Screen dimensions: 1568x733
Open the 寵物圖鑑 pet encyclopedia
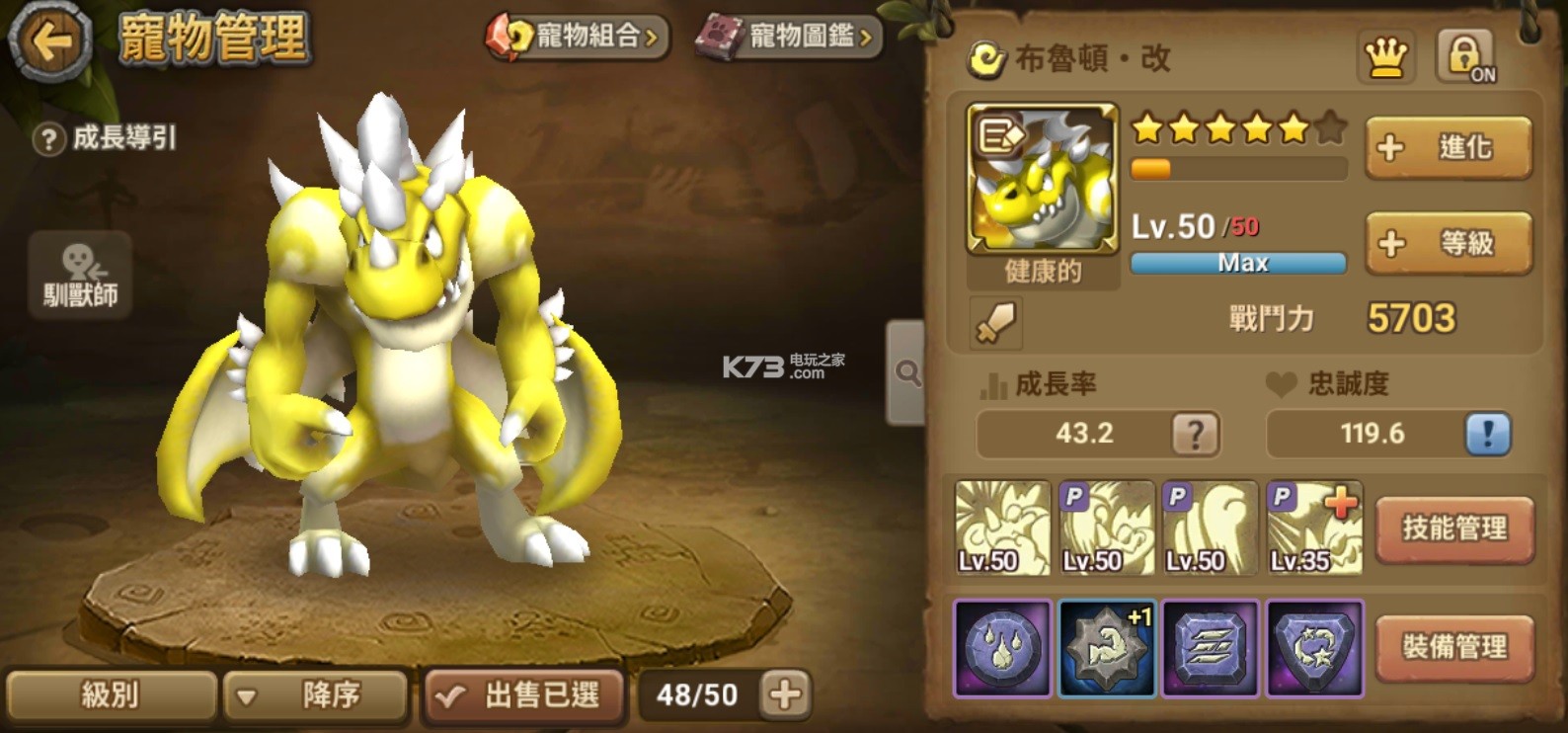[x=788, y=38]
